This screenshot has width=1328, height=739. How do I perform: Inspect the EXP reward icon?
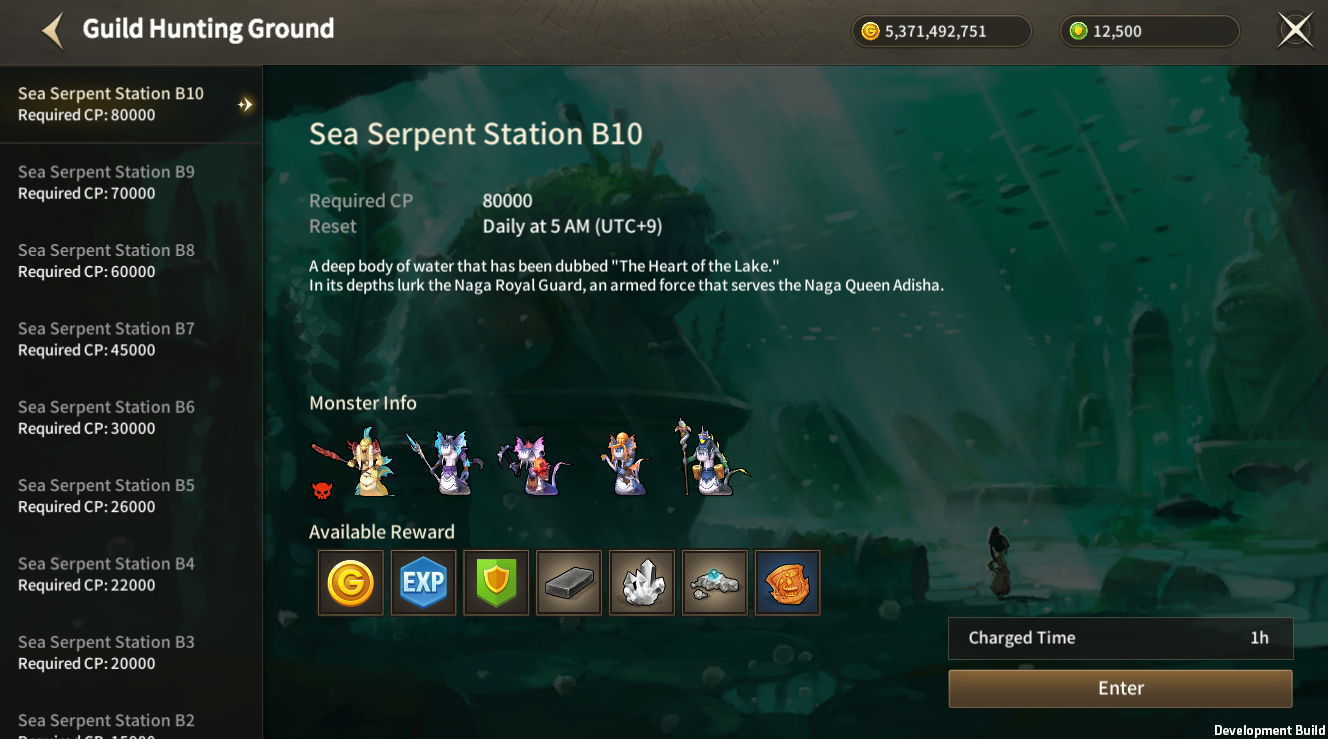pyautogui.click(x=423, y=582)
